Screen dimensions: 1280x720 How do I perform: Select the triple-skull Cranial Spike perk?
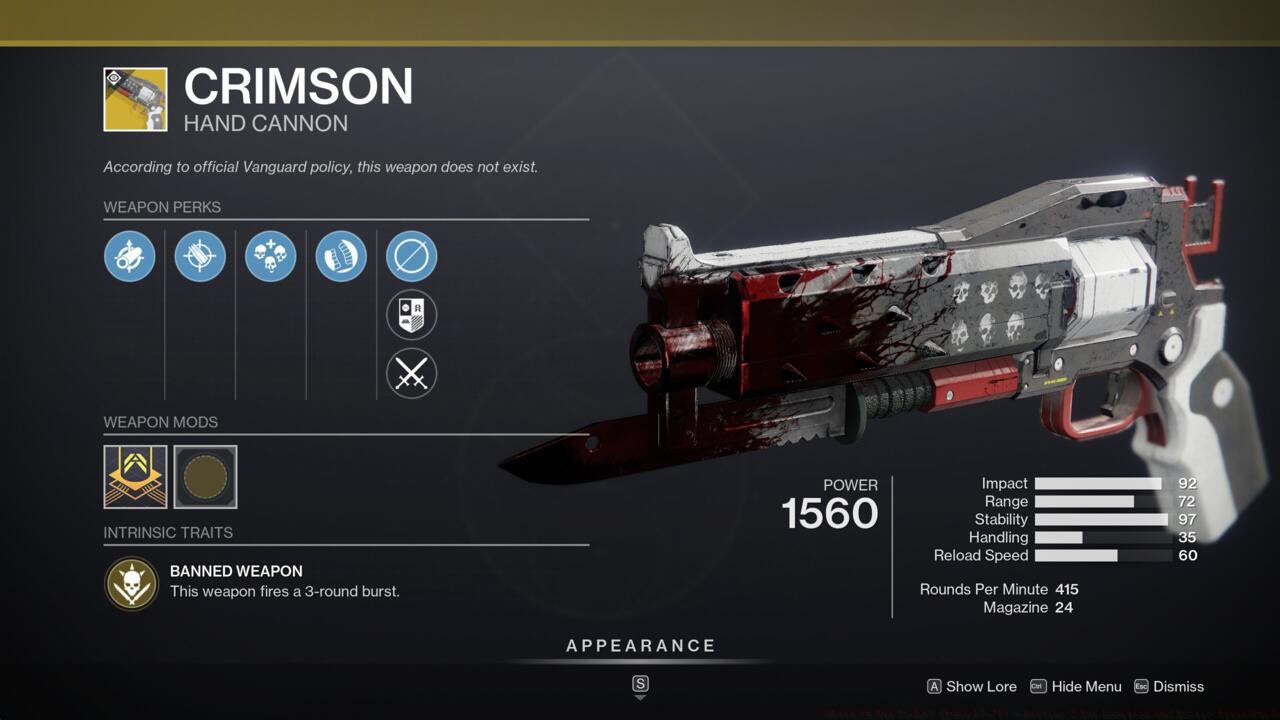(x=270, y=256)
